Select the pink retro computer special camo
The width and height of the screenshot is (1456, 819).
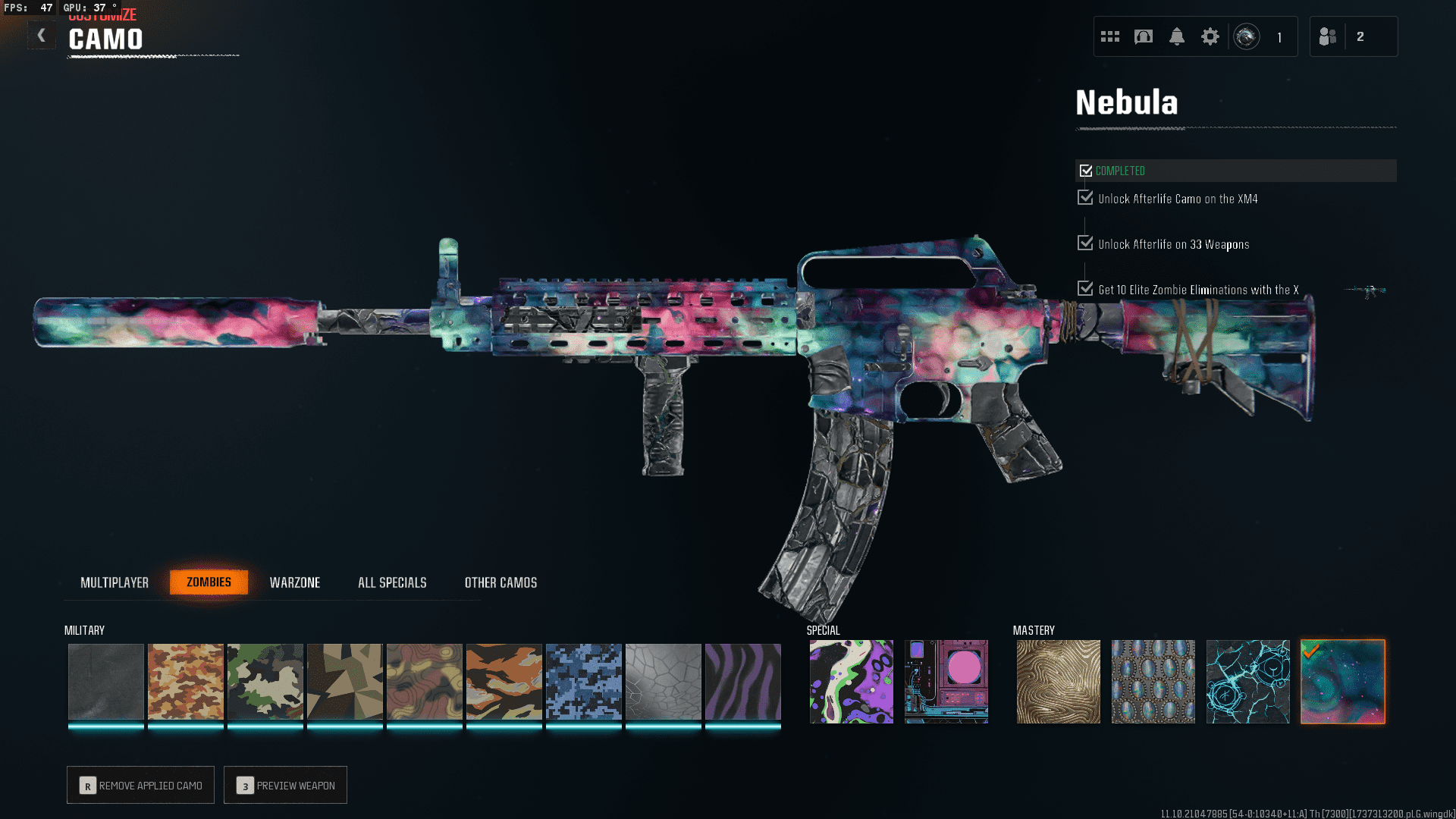pos(946,681)
